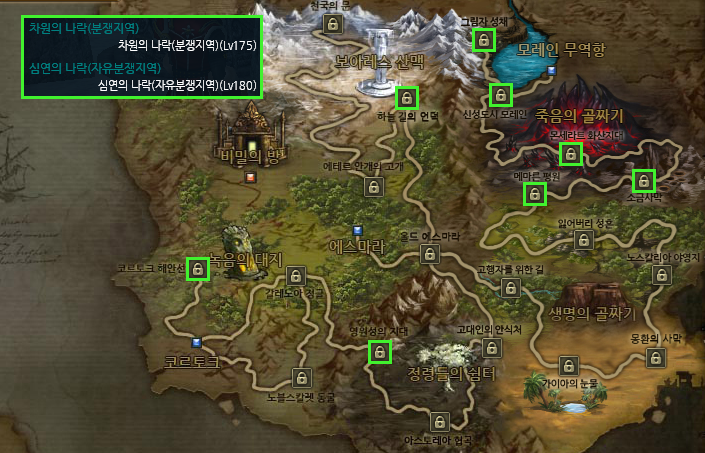Click the 심연의 나락 Lv180 entry
This screenshot has height=453, width=705.
click(167, 85)
